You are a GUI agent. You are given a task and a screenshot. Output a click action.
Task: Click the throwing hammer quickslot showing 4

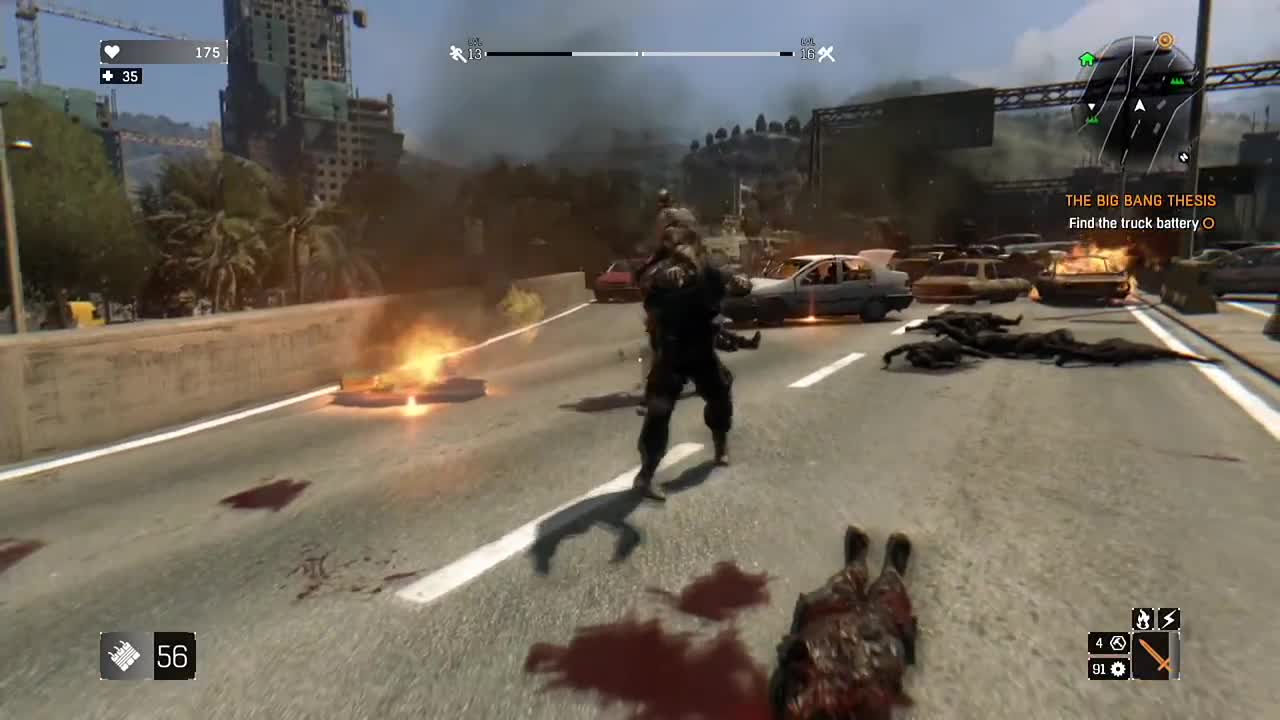pyautogui.click(x=1109, y=643)
